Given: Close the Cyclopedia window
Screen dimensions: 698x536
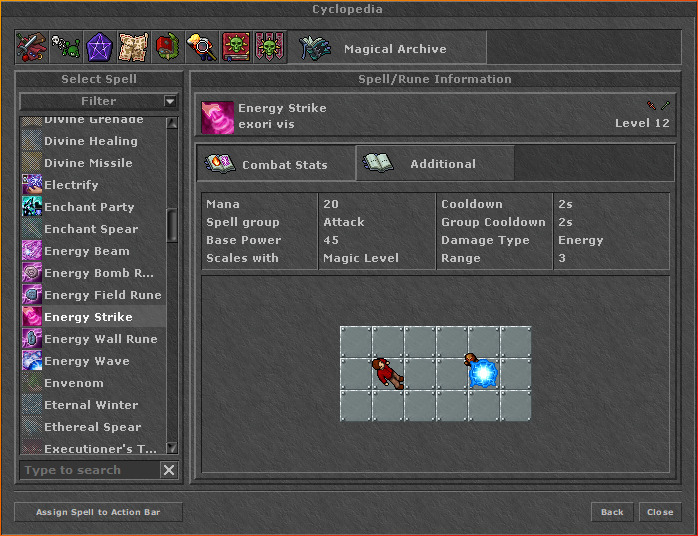Looking at the screenshot, I should coord(660,512).
